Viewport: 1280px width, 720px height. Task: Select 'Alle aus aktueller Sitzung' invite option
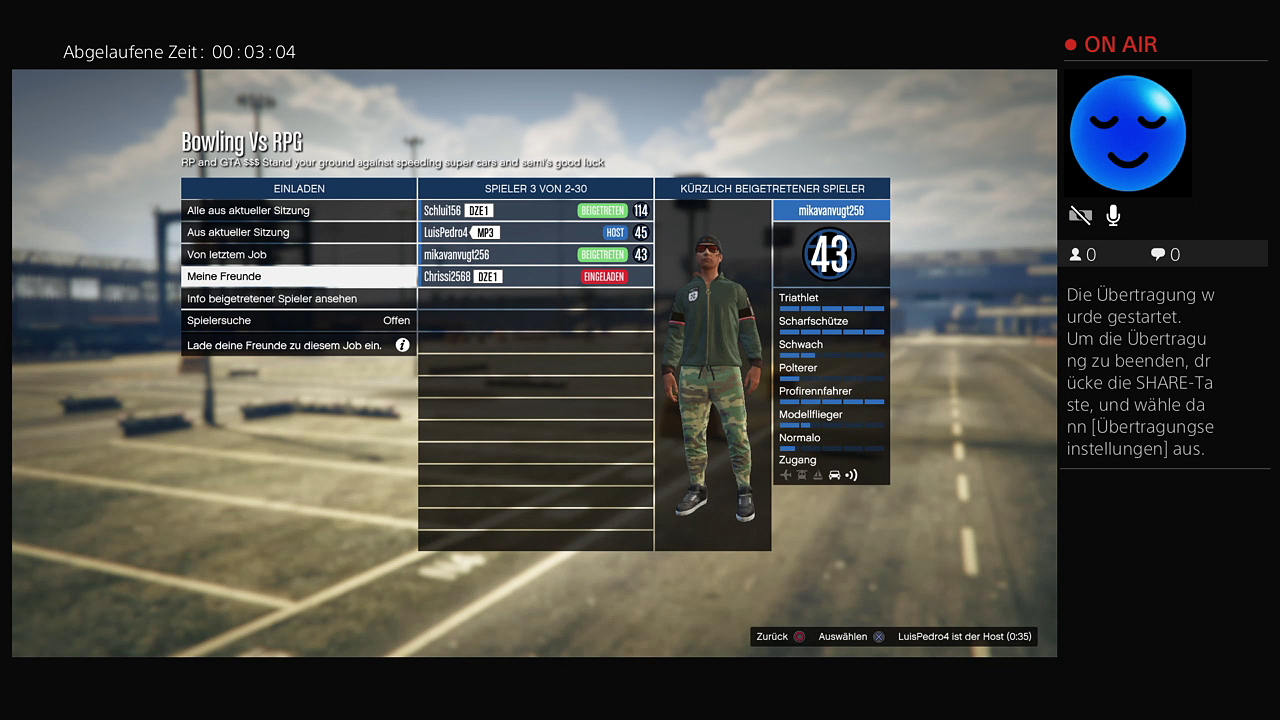298,211
